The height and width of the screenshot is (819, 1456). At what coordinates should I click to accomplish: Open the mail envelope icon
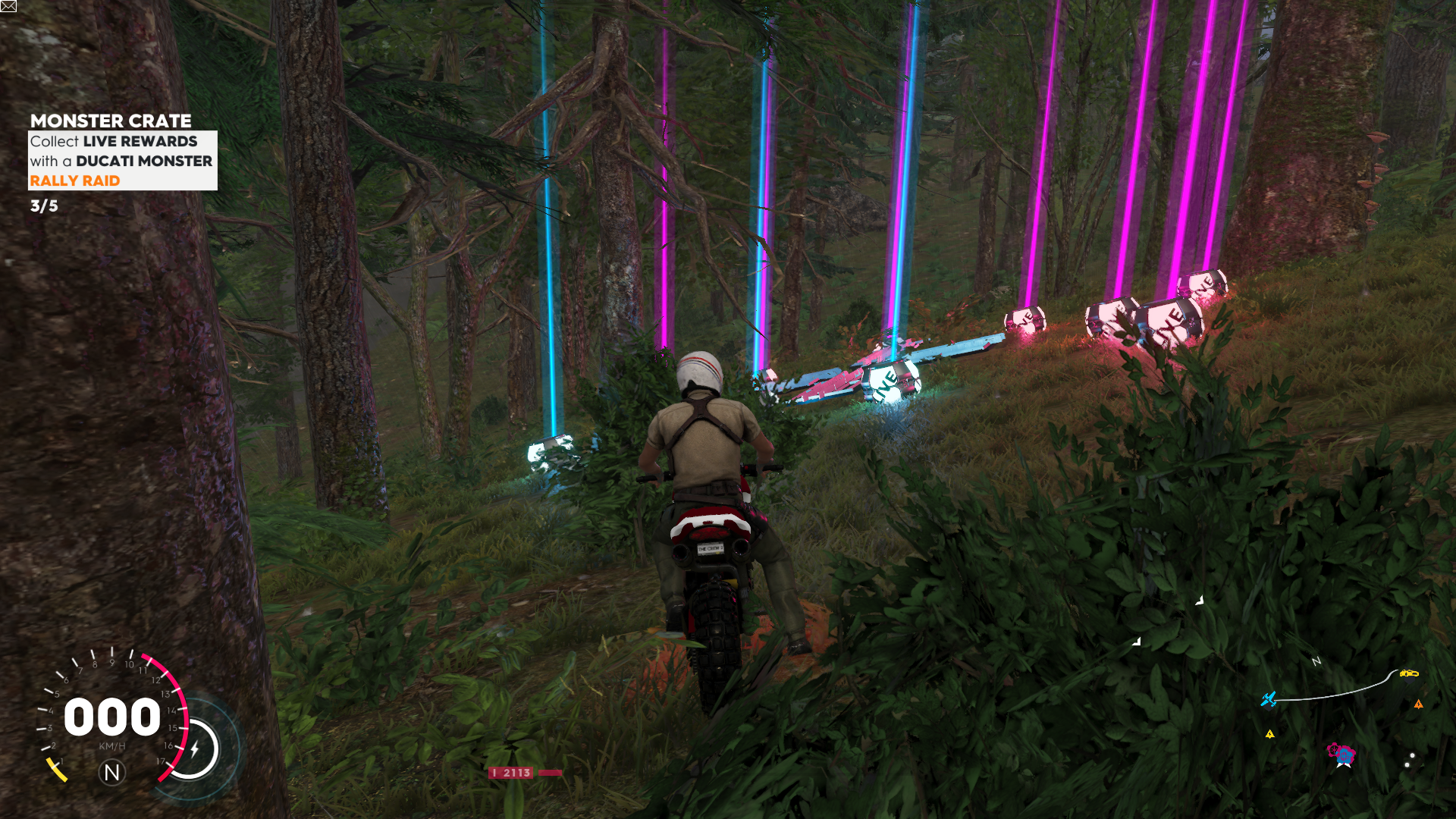[8, 6]
